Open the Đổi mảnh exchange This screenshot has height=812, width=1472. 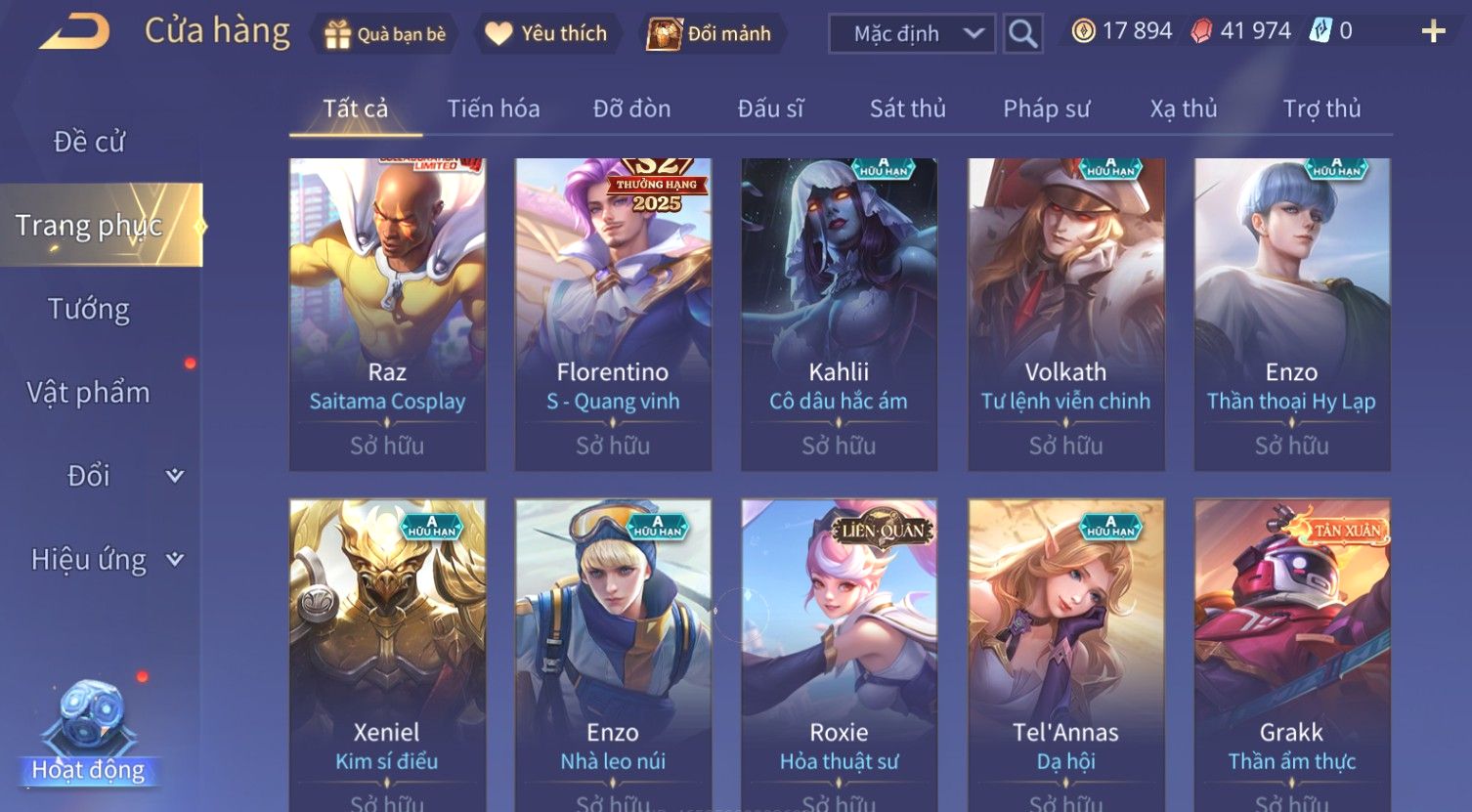pyautogui.click(x=711, y=34)
